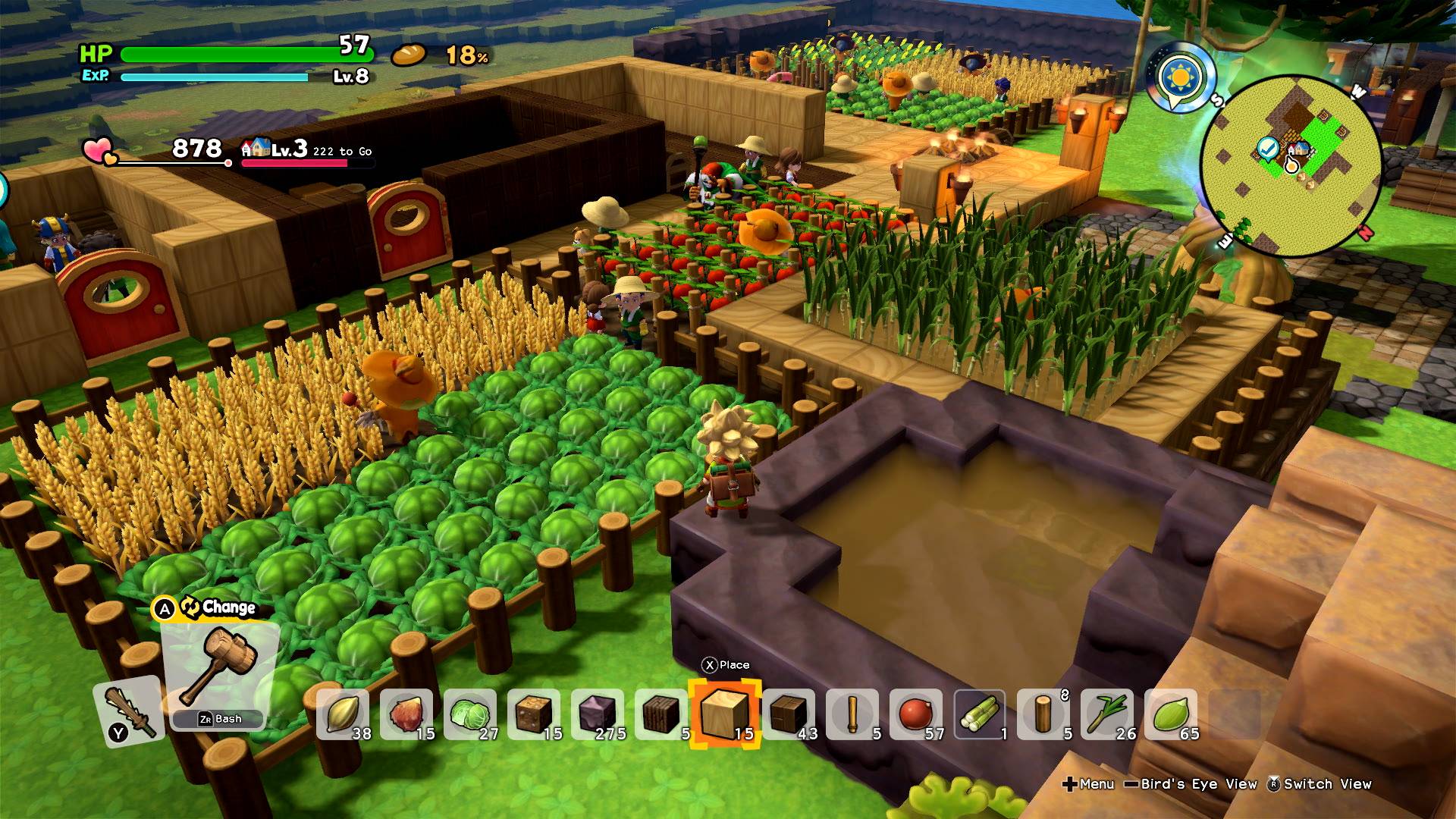Choose the sugar cane hotbar slot

click(979, 714)
